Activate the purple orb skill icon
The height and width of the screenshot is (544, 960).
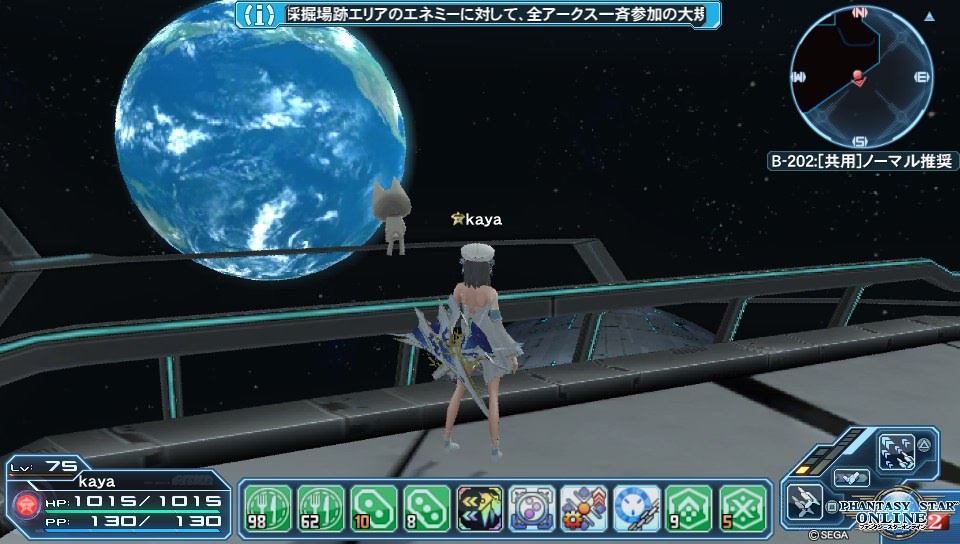(x=532, y=509)
